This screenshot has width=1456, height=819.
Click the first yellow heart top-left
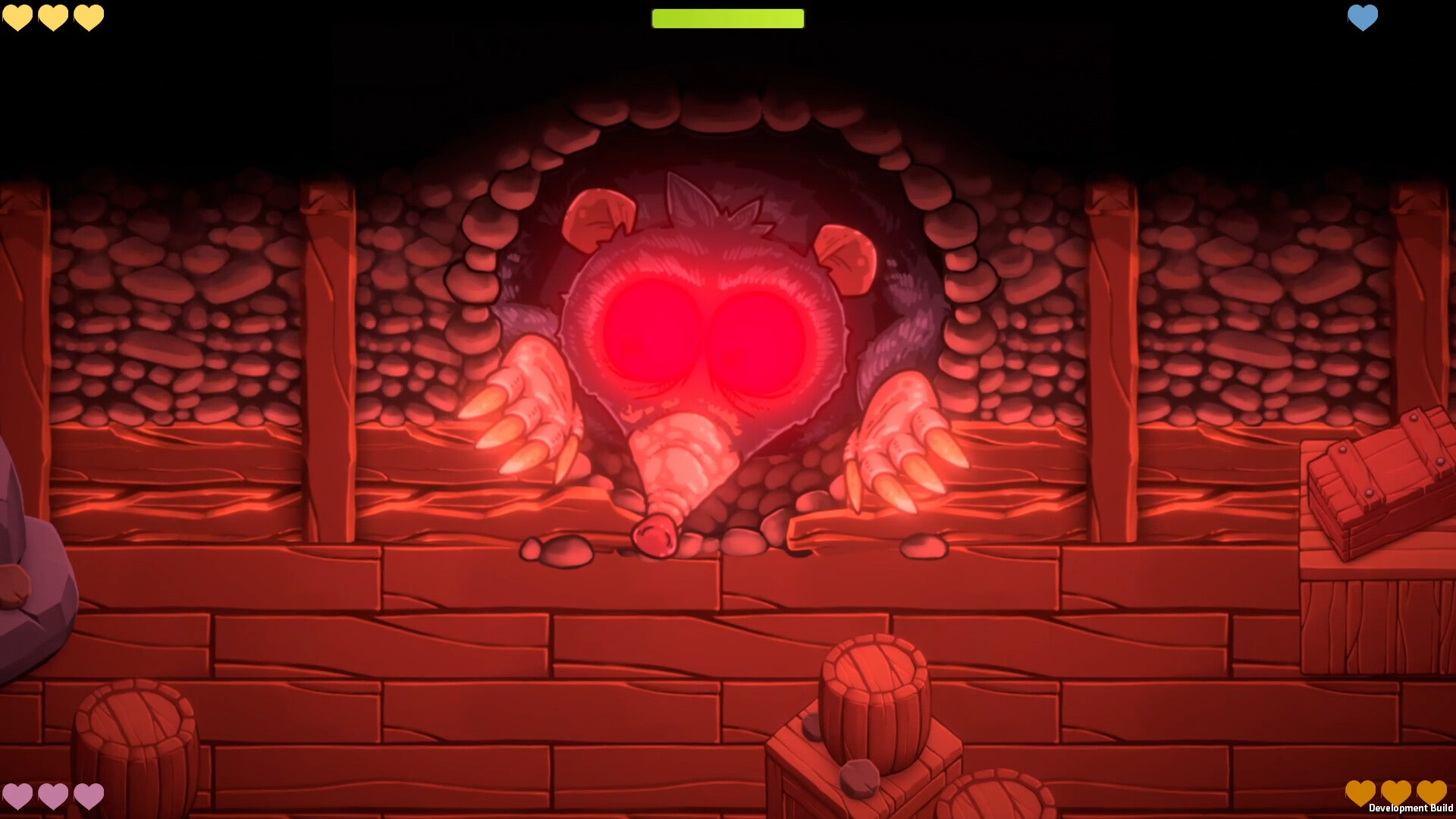coord(17,17)
